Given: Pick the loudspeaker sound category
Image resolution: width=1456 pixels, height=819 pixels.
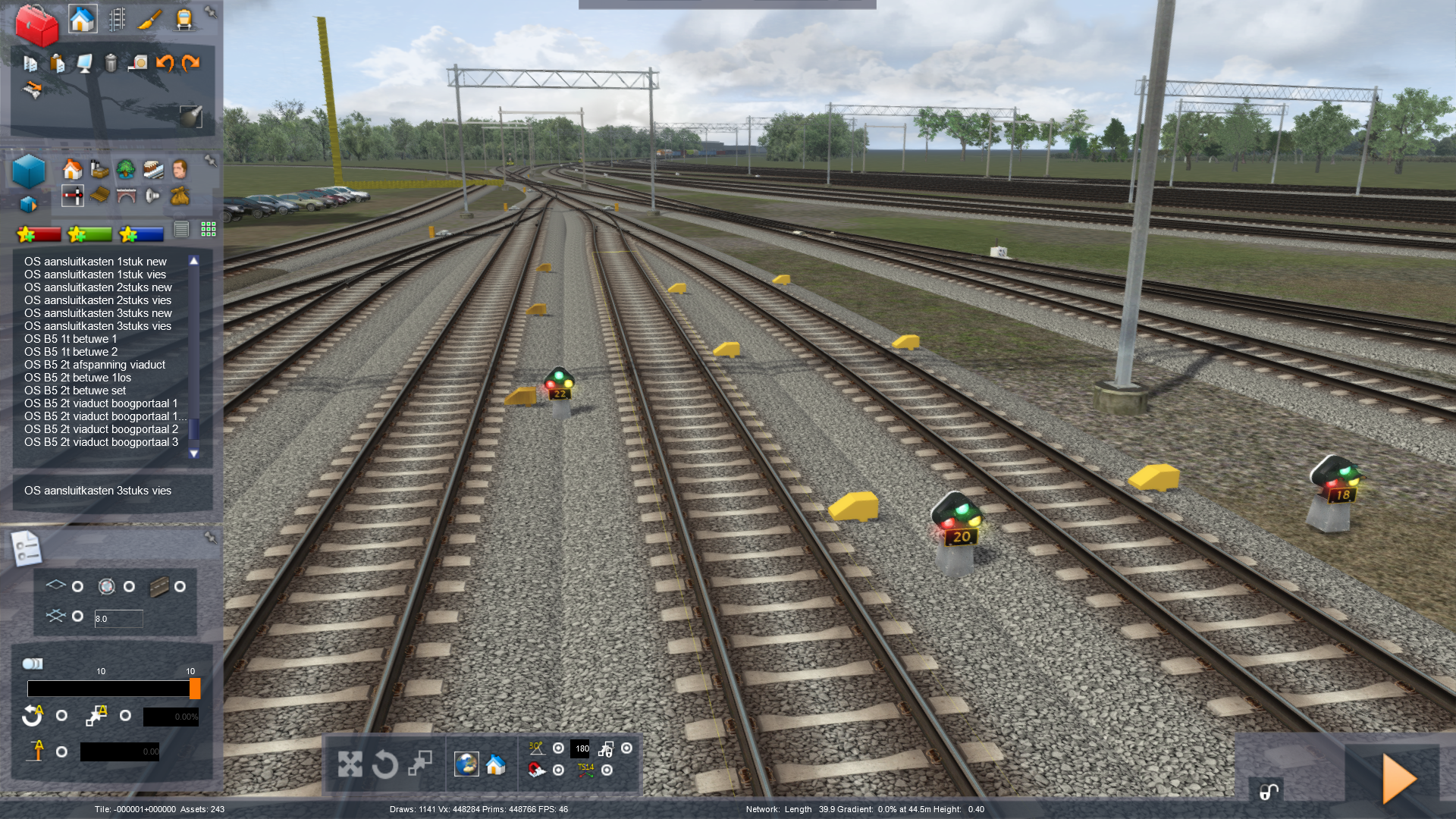Looking at the screenshot, I should coord(152,196).
